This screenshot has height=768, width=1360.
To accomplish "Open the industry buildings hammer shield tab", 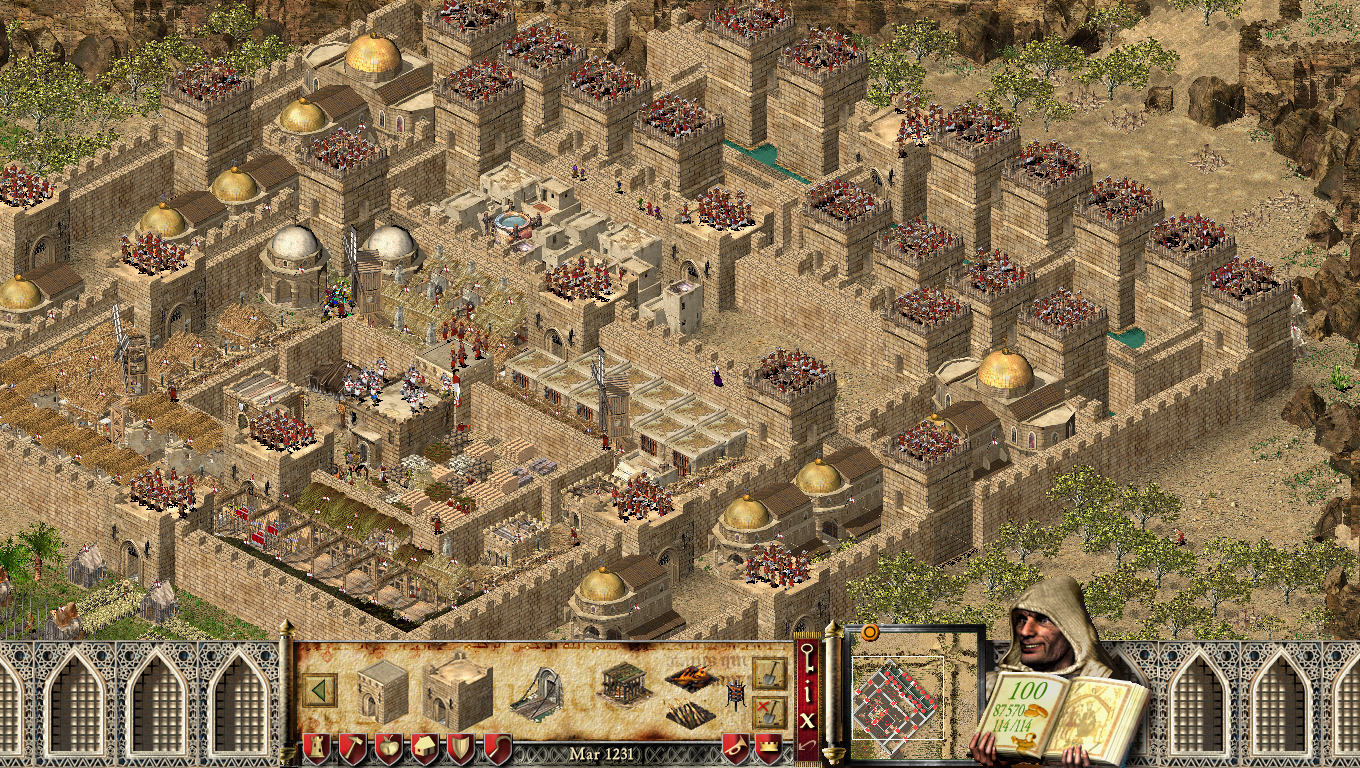I will (351, 748).
